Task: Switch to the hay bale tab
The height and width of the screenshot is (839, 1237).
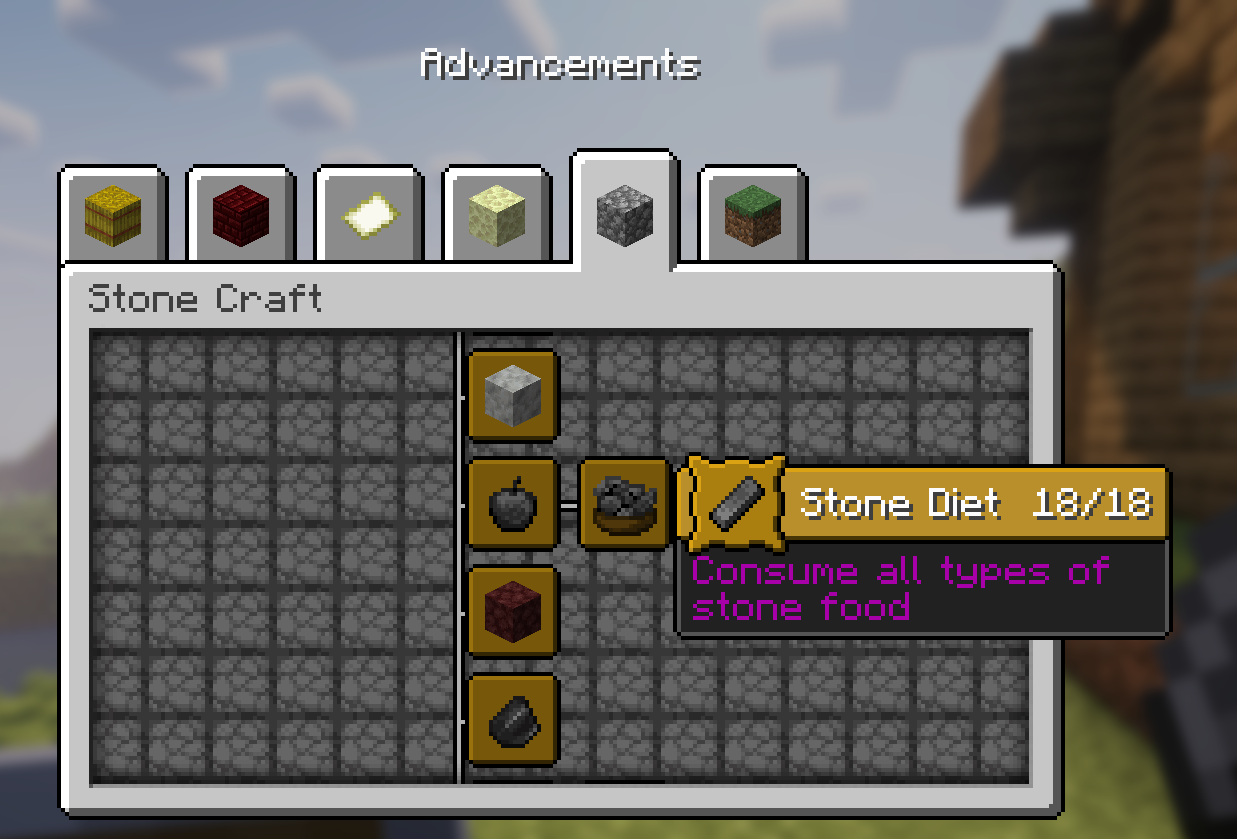Action: (x=113, y=215)
